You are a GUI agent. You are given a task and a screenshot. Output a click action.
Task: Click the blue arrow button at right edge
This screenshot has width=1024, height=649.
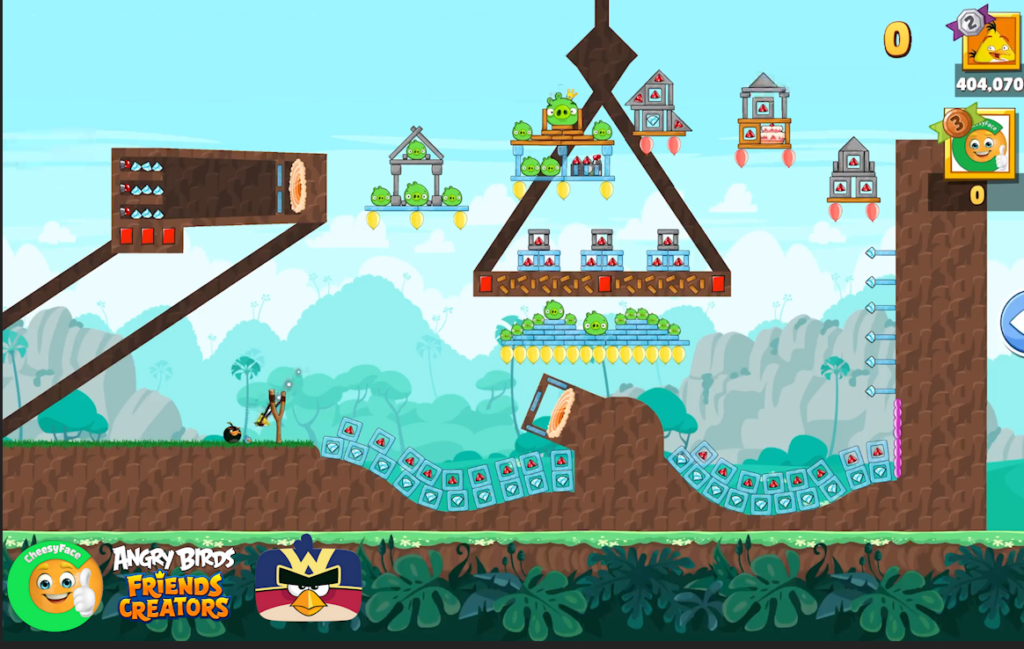click(x=1012, y=323)
